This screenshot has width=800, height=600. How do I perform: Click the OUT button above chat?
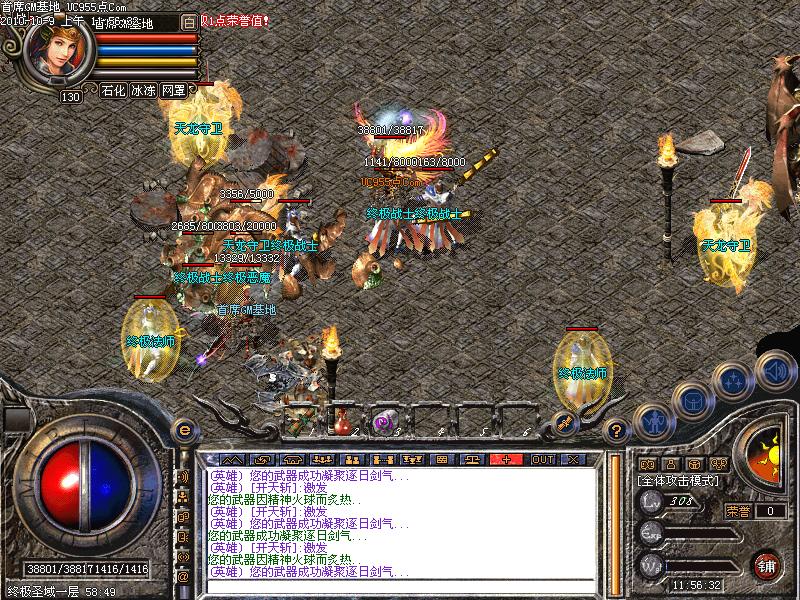[x=543, y=459]
